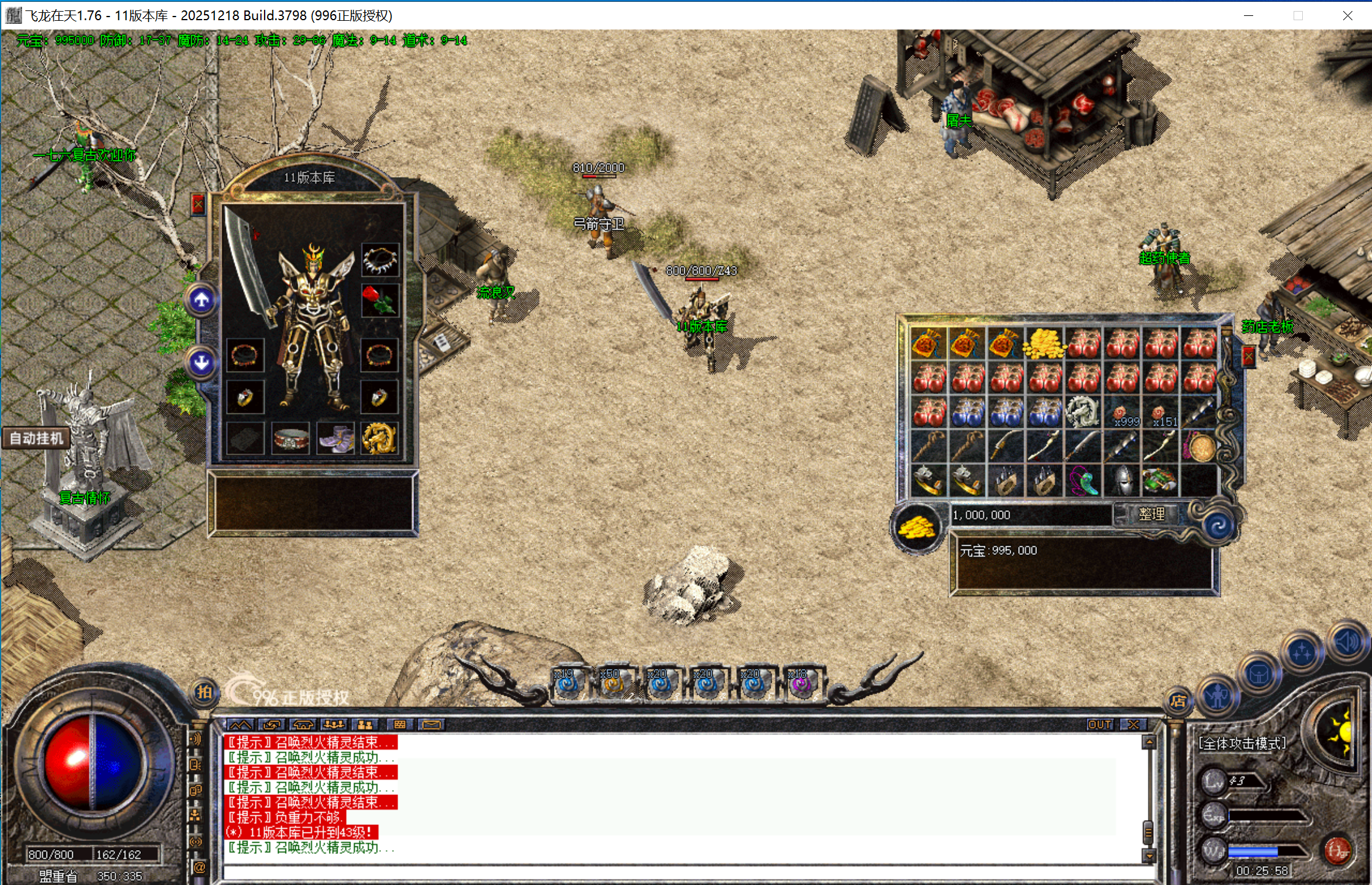Toggle the 自动挂机 auto-battle button
This screenshot has height=885, width=1372.
(36, 438)
